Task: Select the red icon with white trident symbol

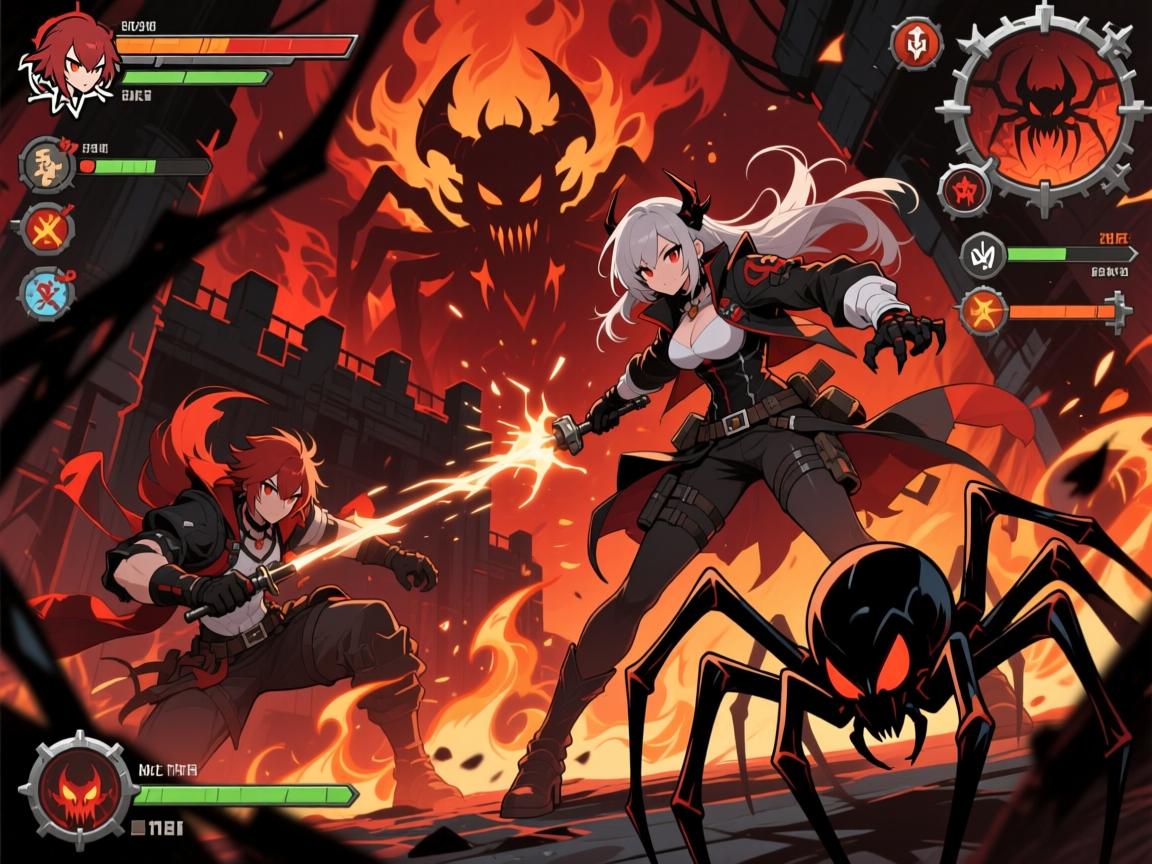Action: click(917, 44)
